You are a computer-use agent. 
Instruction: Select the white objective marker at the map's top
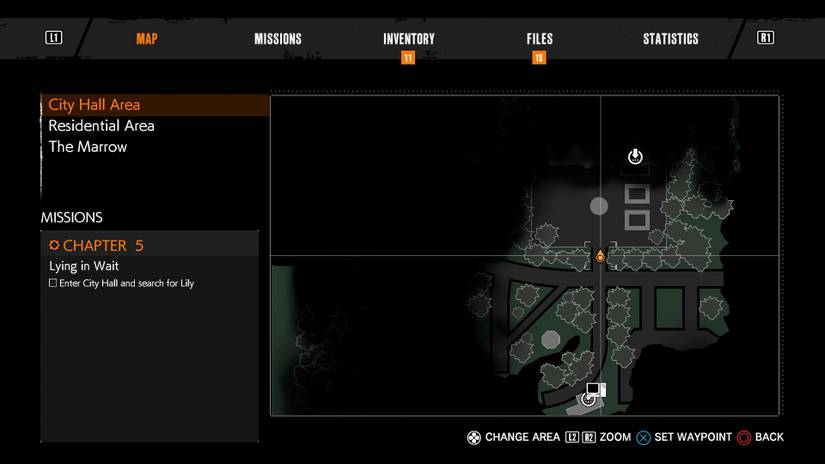pos(635,156)
